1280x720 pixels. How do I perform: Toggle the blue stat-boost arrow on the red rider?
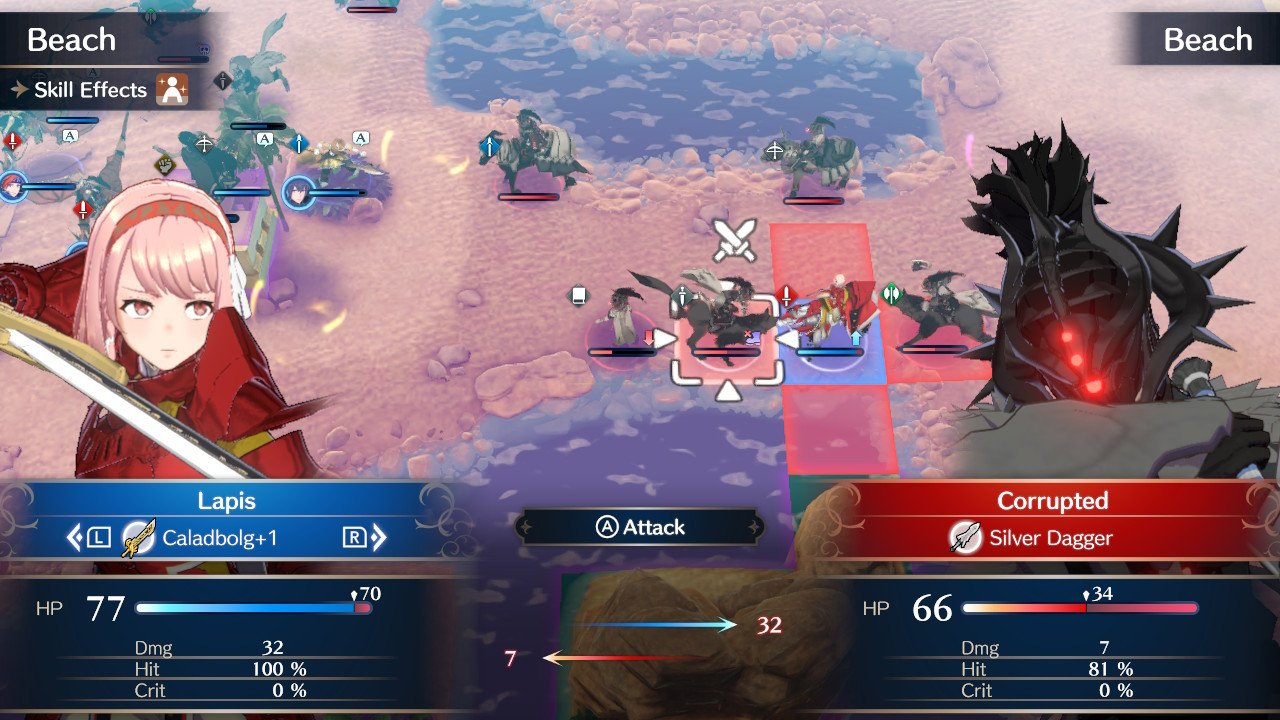(855, 339)
